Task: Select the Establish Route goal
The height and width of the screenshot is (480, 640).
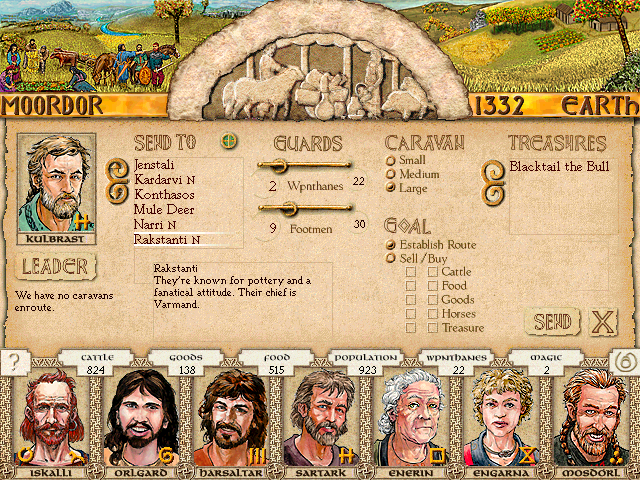Action: pyautogui.click(x=391, y=244)
